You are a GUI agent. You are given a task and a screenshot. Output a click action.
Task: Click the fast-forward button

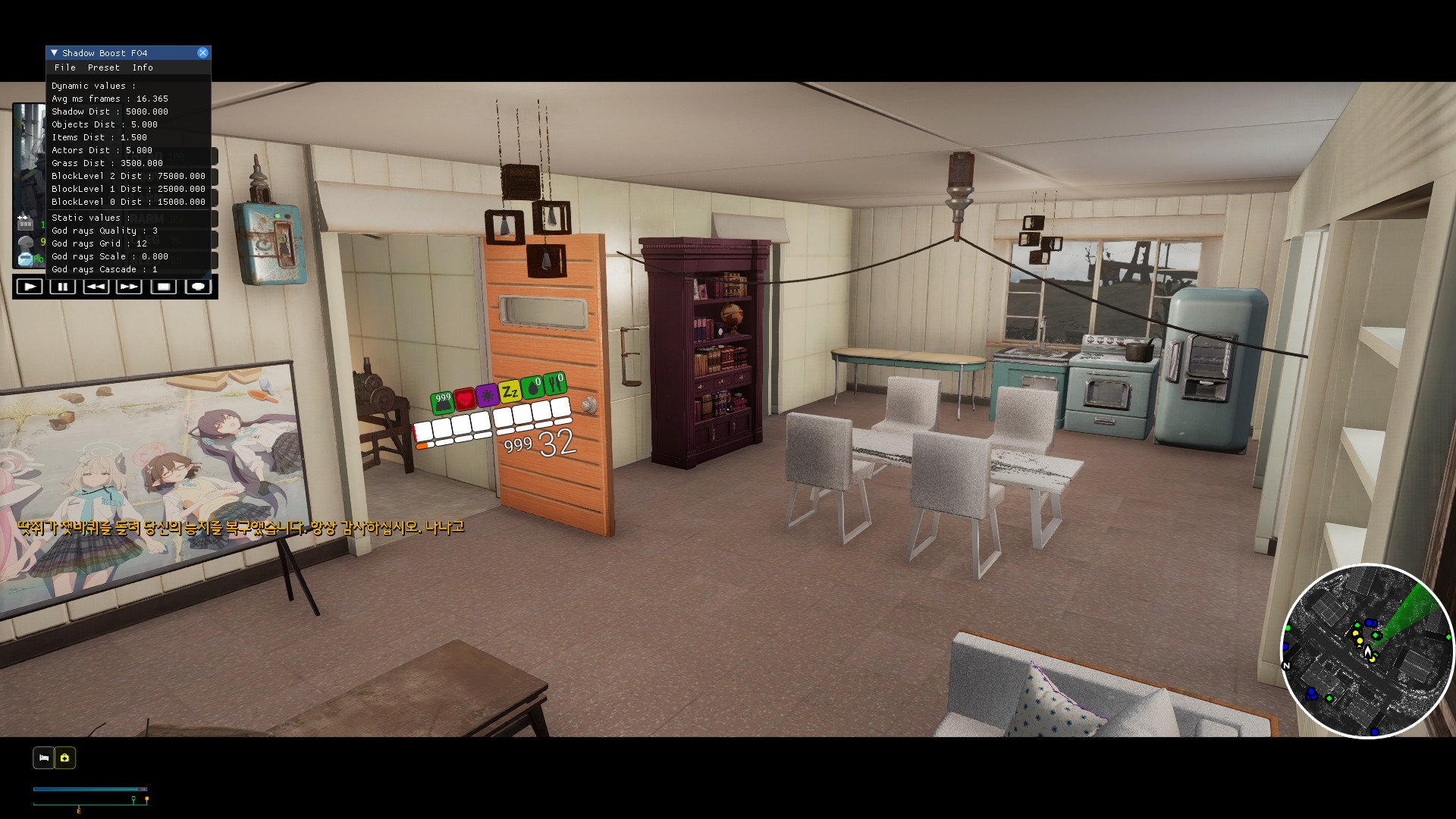[130, 287]
